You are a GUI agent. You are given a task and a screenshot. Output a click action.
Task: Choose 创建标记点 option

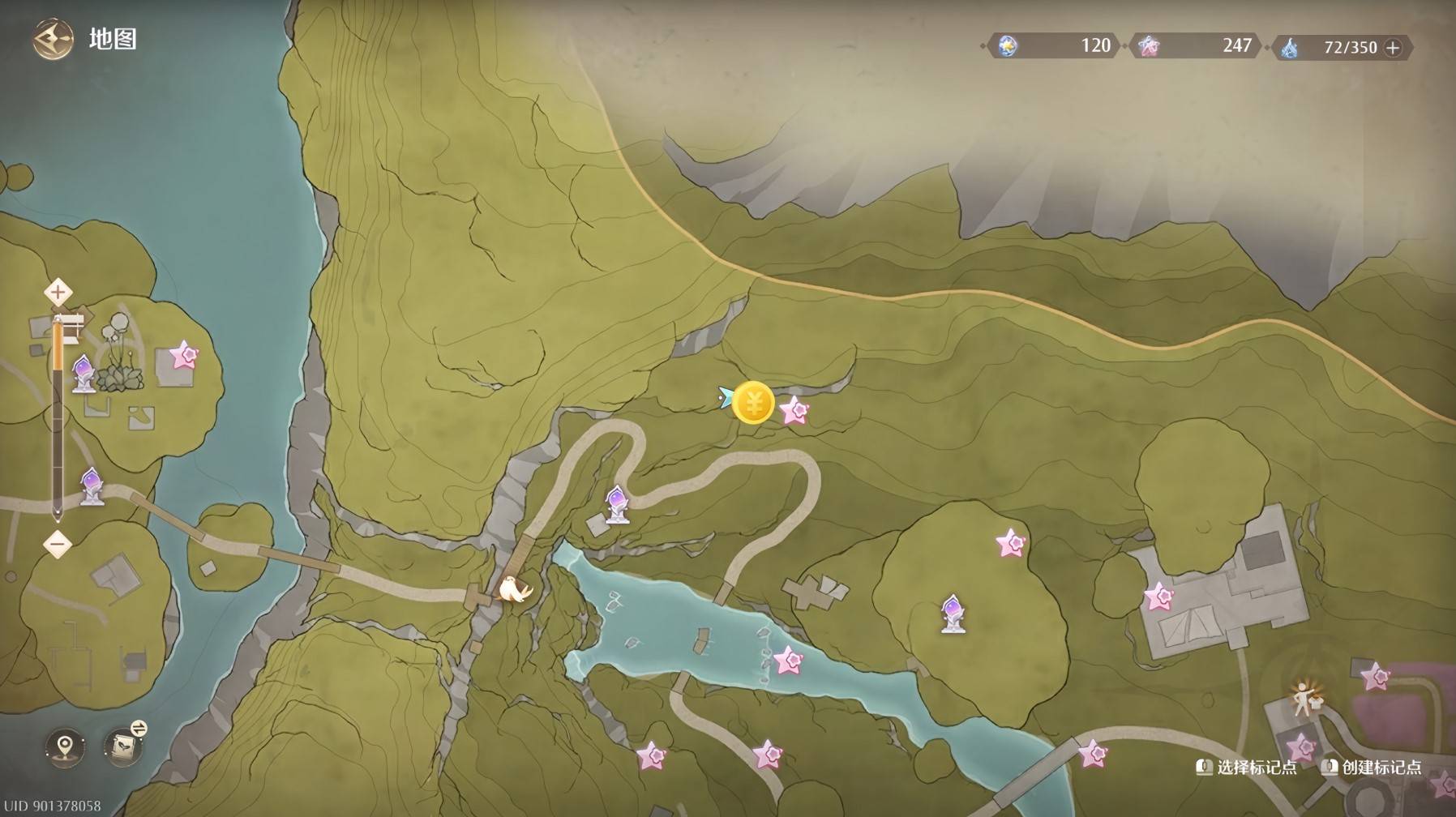click(1372, 767)
